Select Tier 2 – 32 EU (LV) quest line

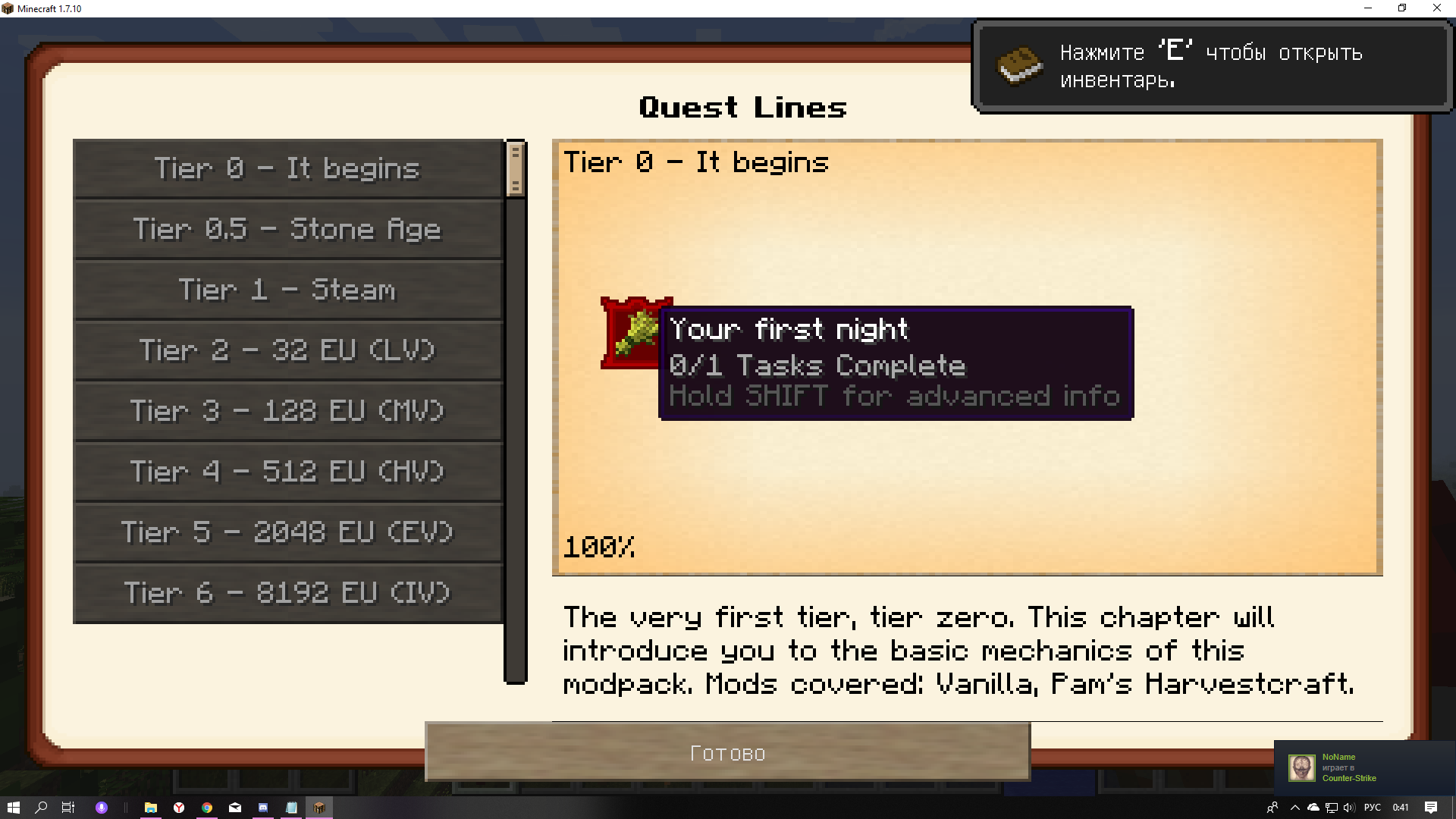[287, 350]
